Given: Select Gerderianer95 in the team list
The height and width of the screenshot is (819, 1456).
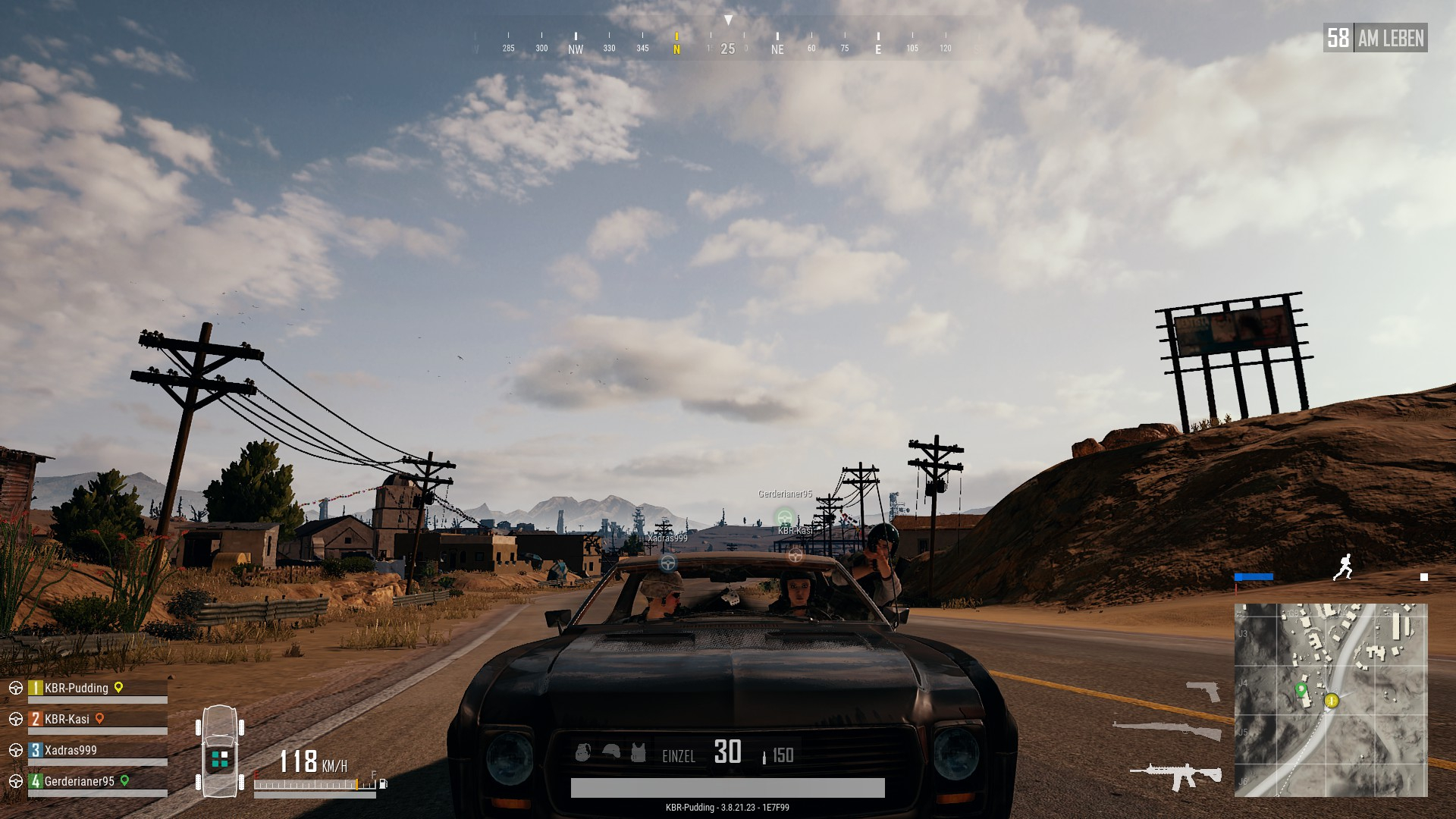Looking at the screenshot, I should tap(79, 782).
